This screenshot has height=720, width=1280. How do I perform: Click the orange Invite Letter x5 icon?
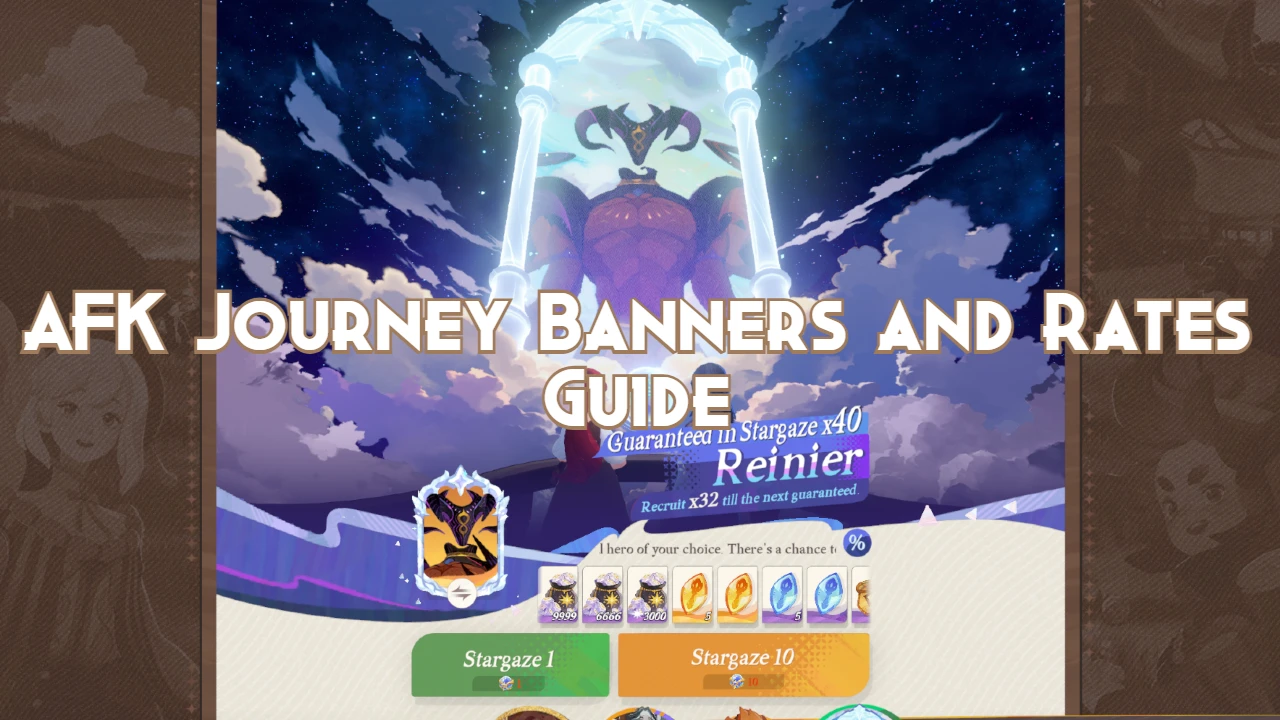pyautogui.click(x=737, y=595)
